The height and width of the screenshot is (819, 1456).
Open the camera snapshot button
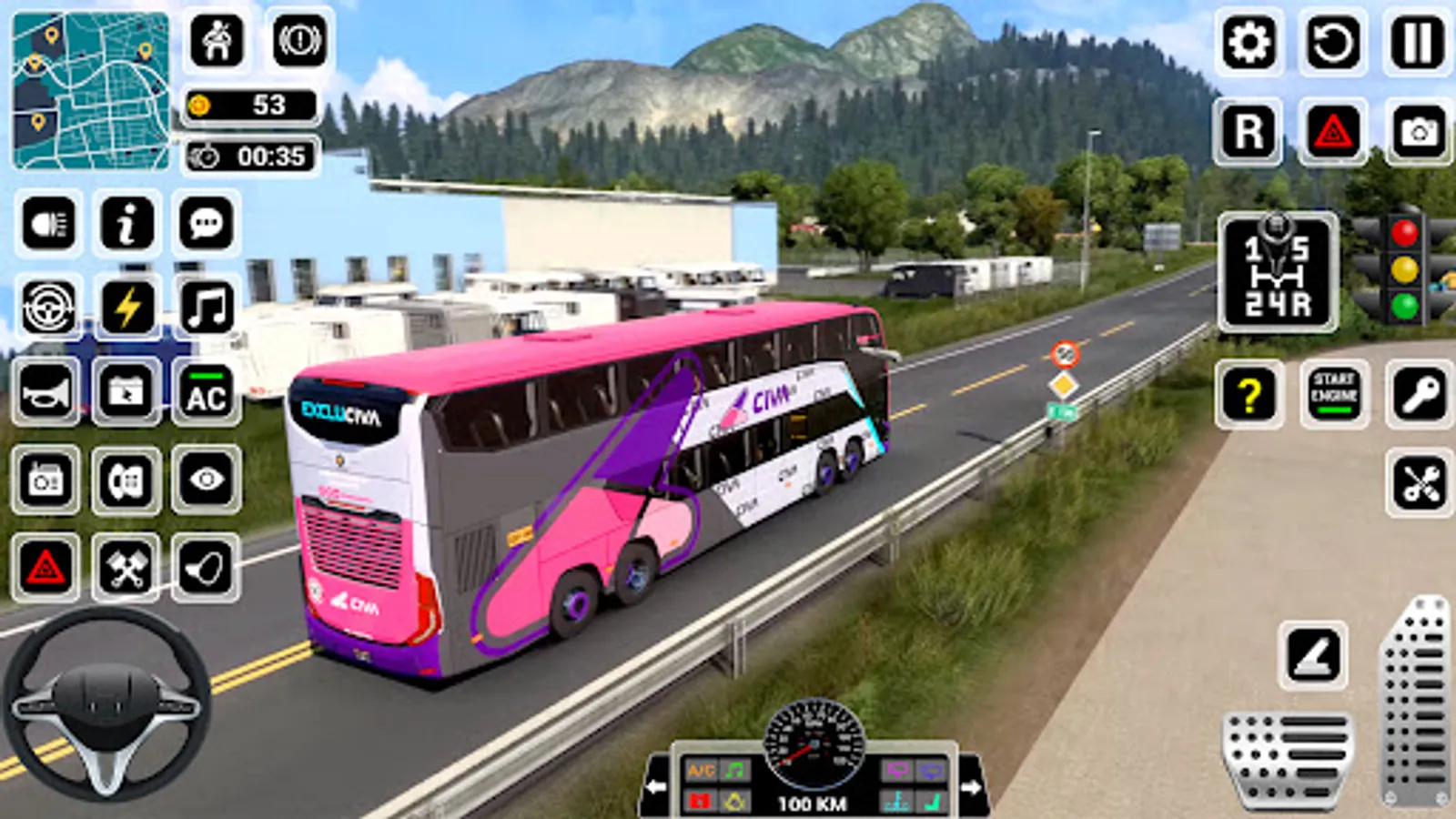pyautogui.click(x=1418, y=132)
